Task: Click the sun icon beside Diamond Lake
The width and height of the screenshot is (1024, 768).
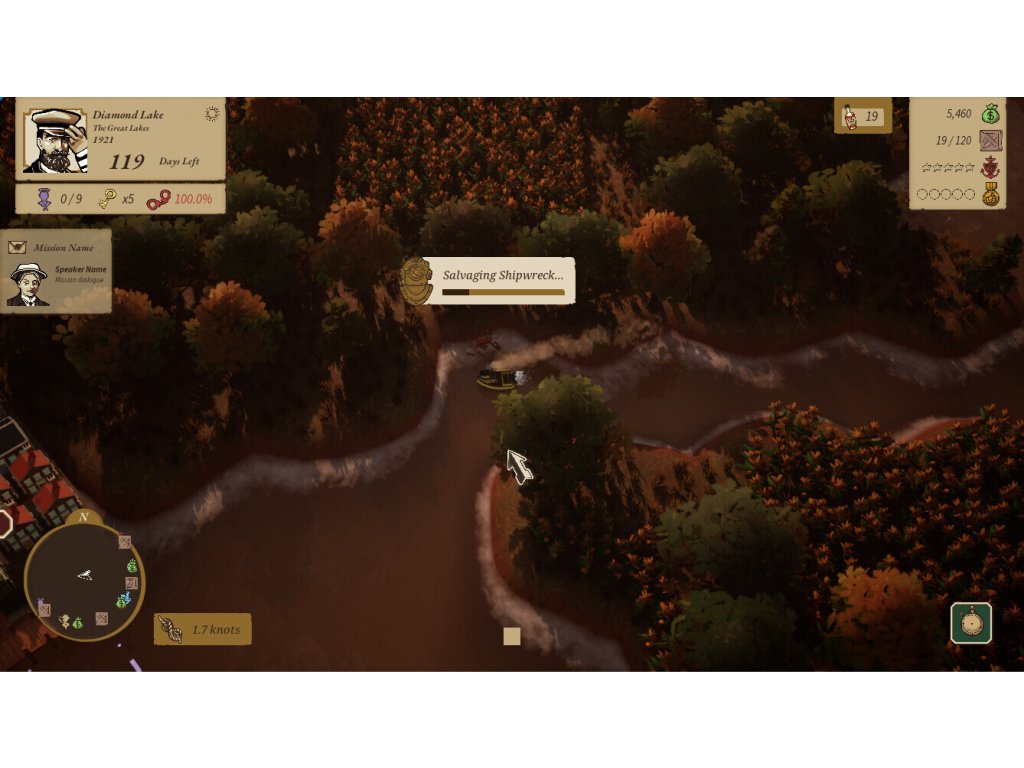Action: (x=212, y=114)
